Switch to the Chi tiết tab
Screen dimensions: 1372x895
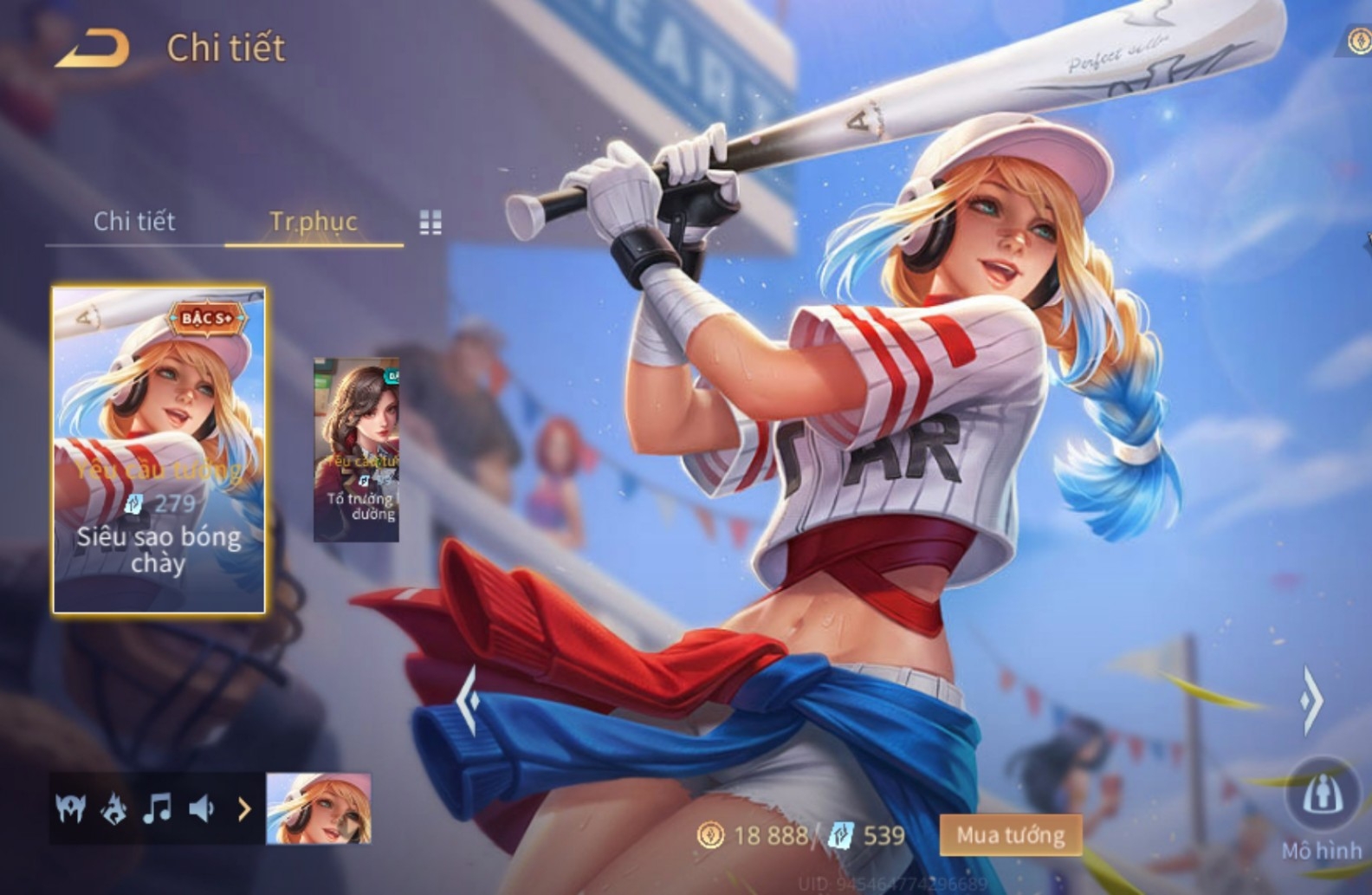pyautogui.click(x=134, y=222)
